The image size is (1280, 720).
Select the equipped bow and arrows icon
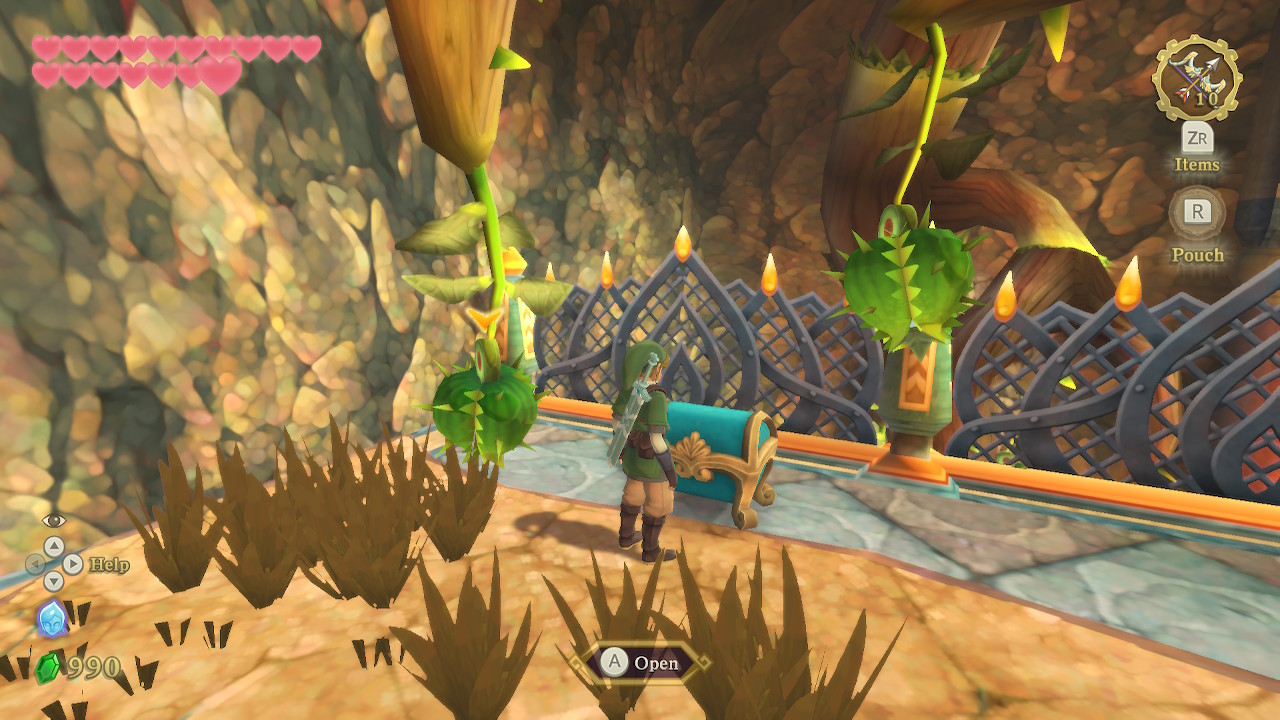coord(1196,78)
